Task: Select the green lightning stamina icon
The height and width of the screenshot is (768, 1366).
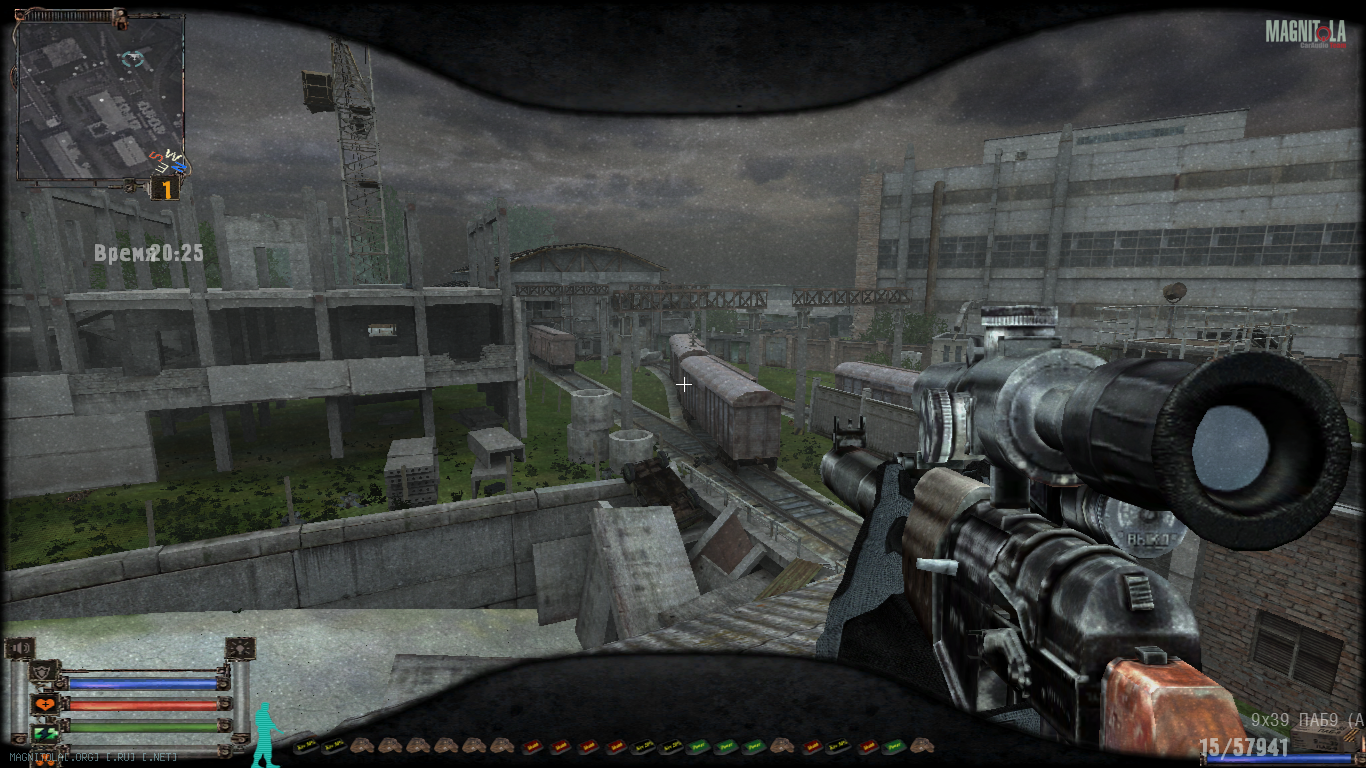Action: point(44,734)
